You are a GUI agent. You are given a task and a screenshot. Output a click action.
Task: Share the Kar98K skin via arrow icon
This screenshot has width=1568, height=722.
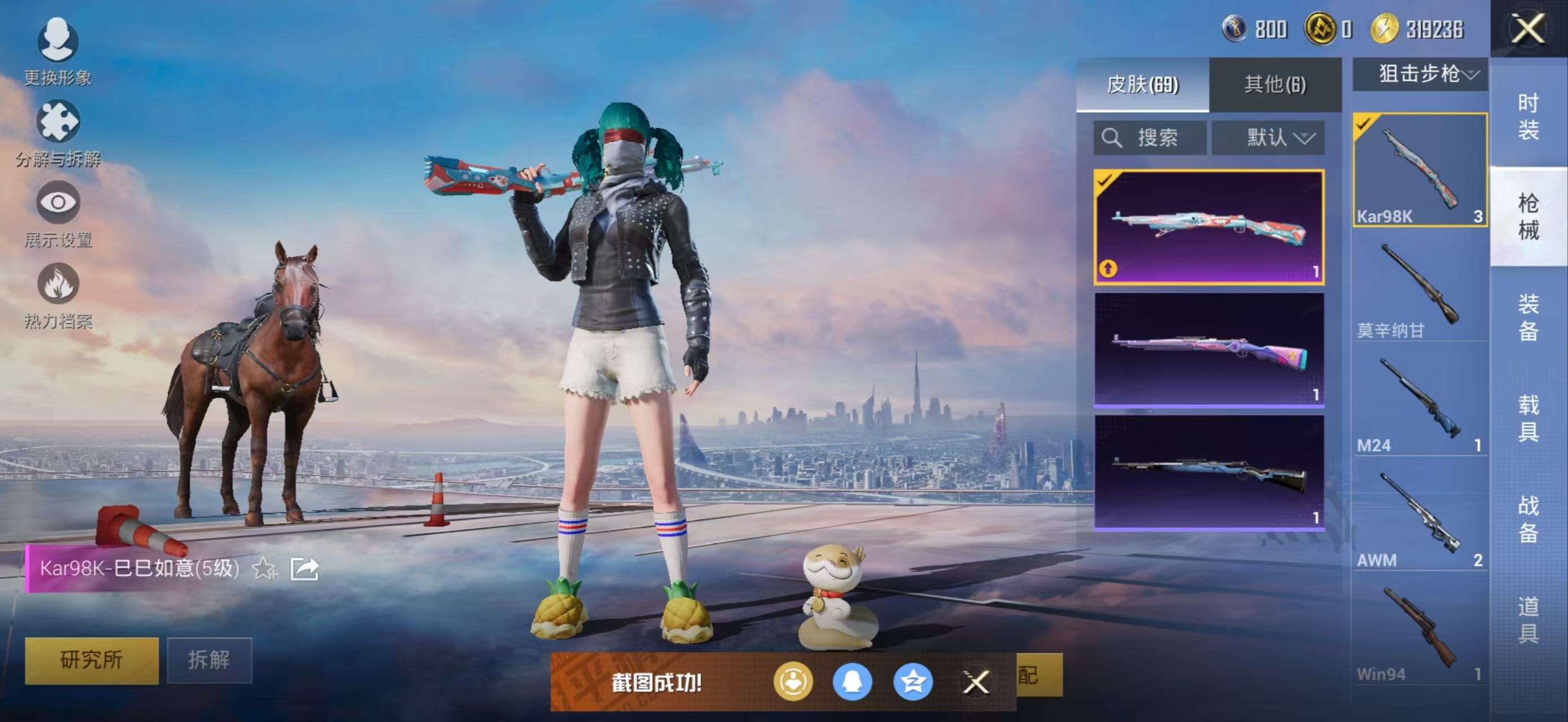tap(304, 569)
